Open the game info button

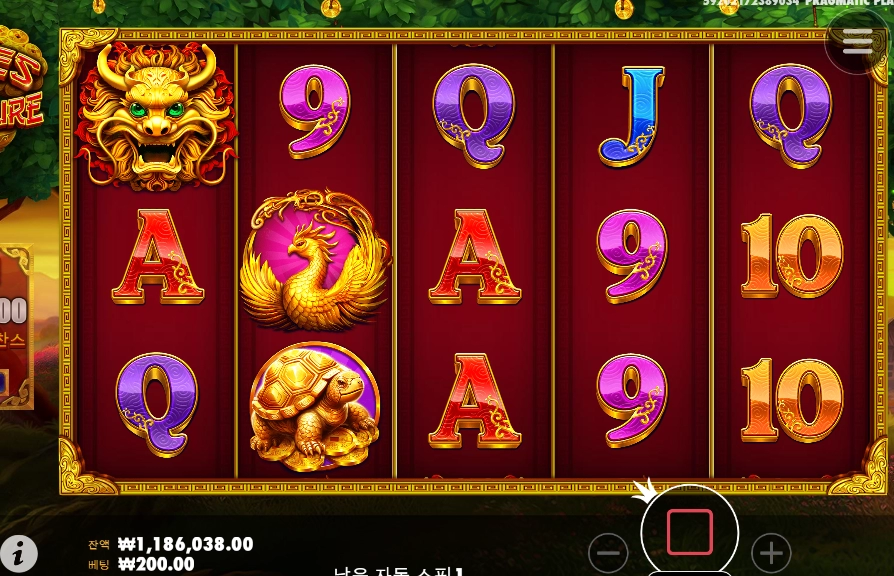[19, 553]
